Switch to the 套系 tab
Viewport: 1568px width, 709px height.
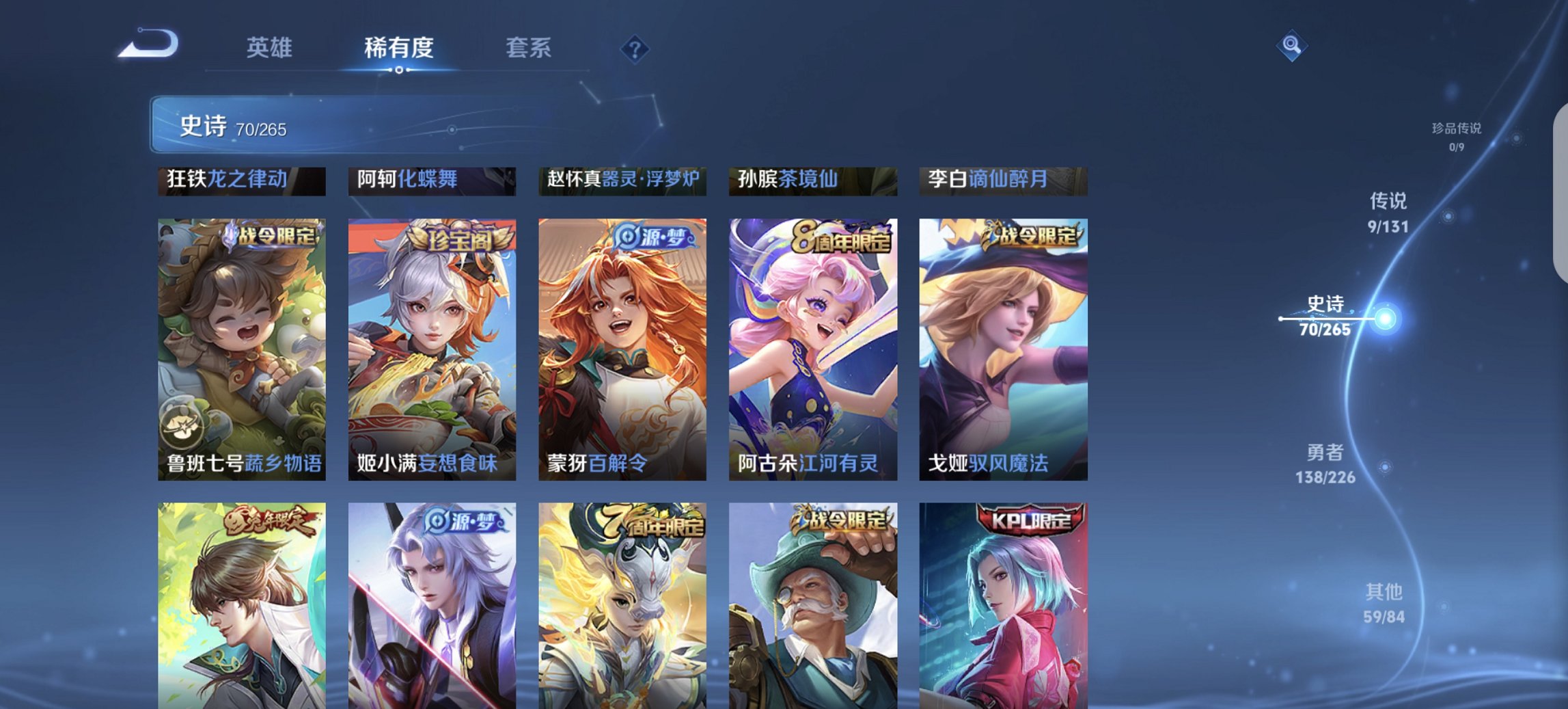[529, 48]
